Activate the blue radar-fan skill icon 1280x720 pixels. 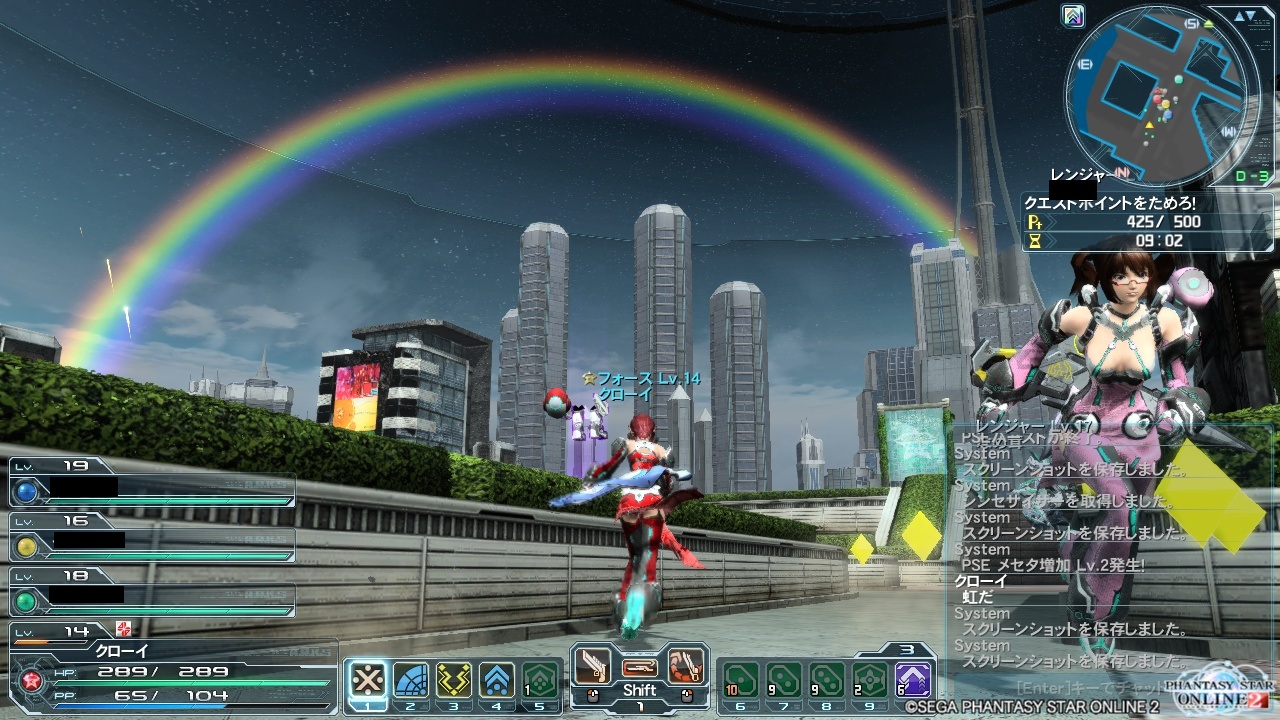click(x=411, y=680)
